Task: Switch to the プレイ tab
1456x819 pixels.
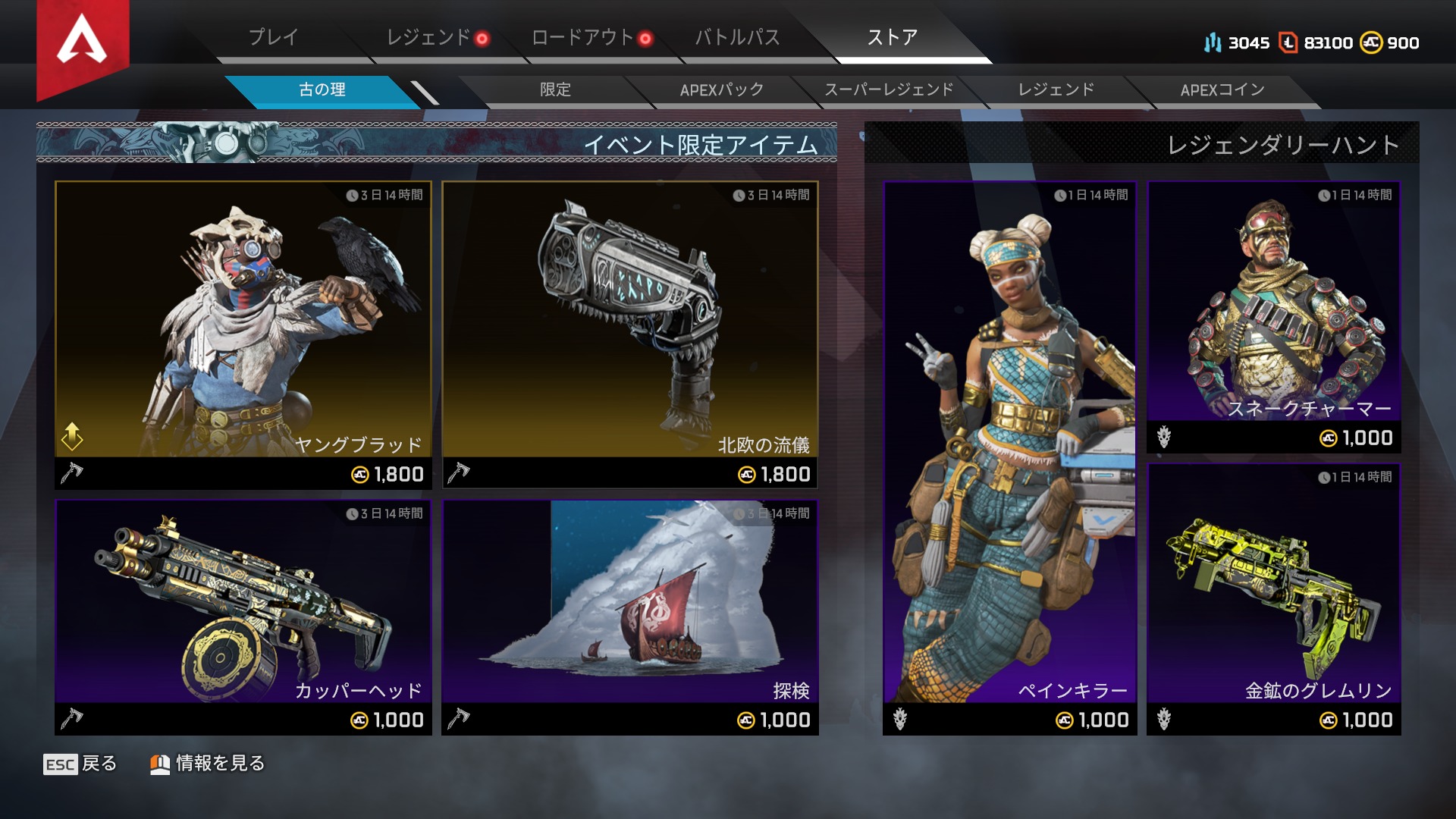Action: click(x=274, y=37)
